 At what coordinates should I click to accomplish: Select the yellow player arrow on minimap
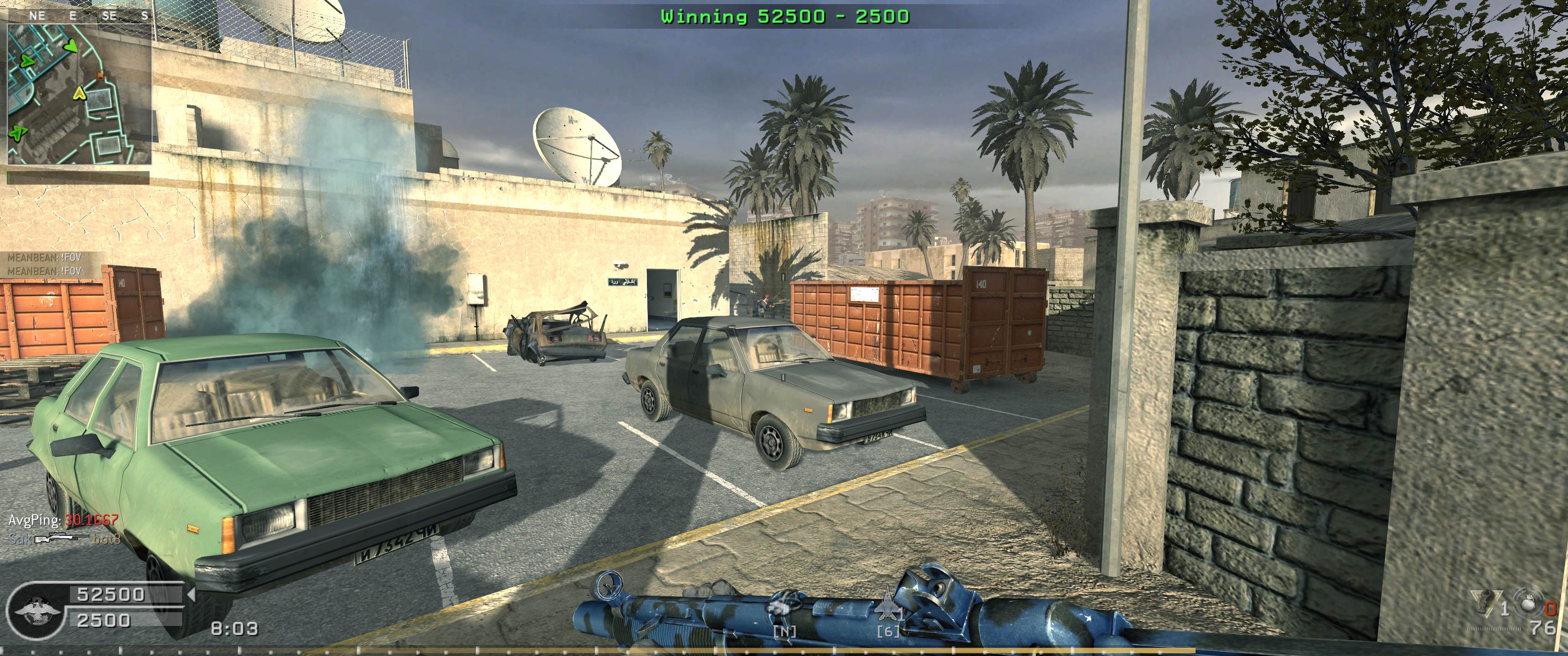(78, 94)
